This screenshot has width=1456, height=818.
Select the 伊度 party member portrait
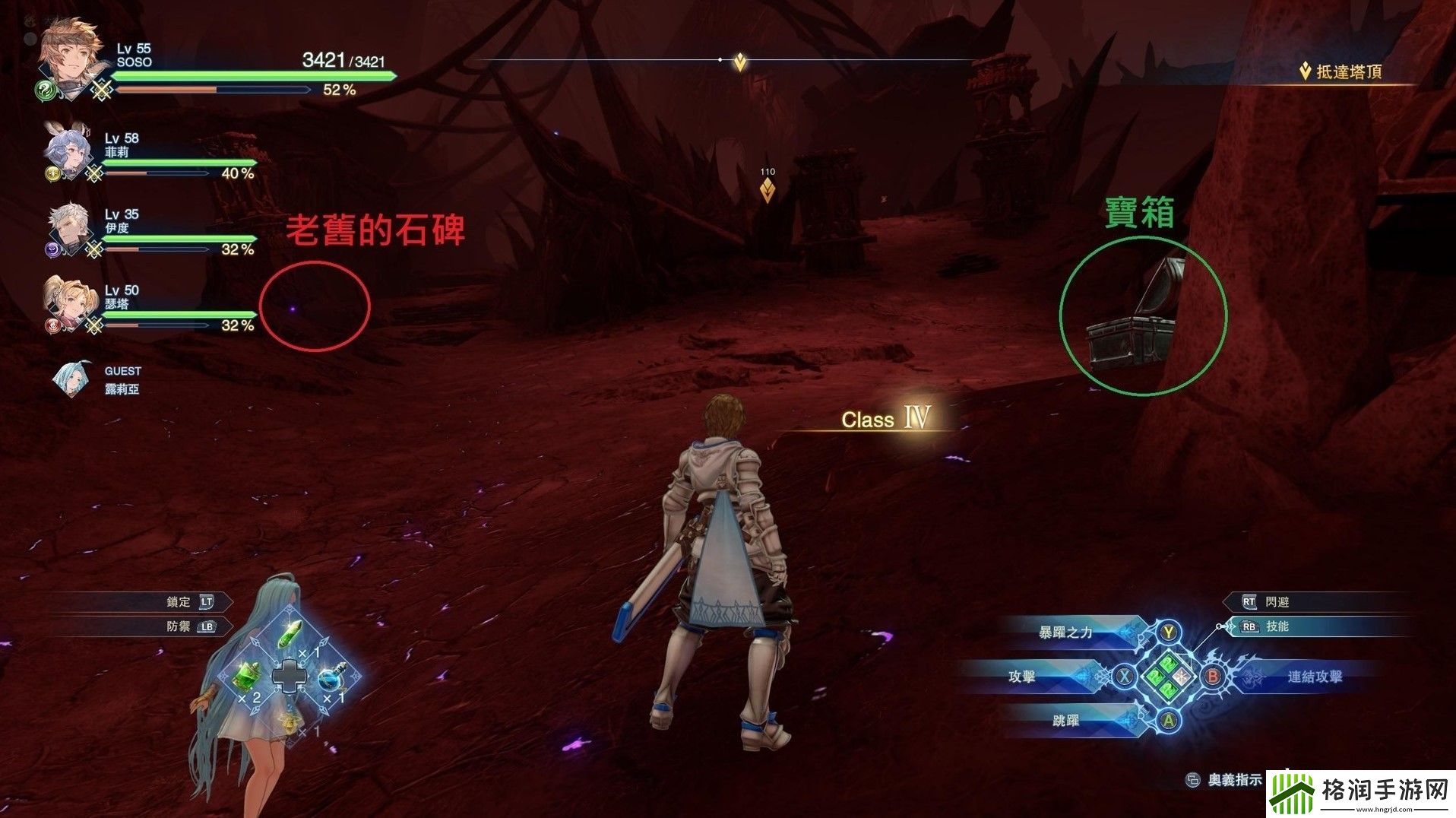pyautogui.click(x=68, y=228)
